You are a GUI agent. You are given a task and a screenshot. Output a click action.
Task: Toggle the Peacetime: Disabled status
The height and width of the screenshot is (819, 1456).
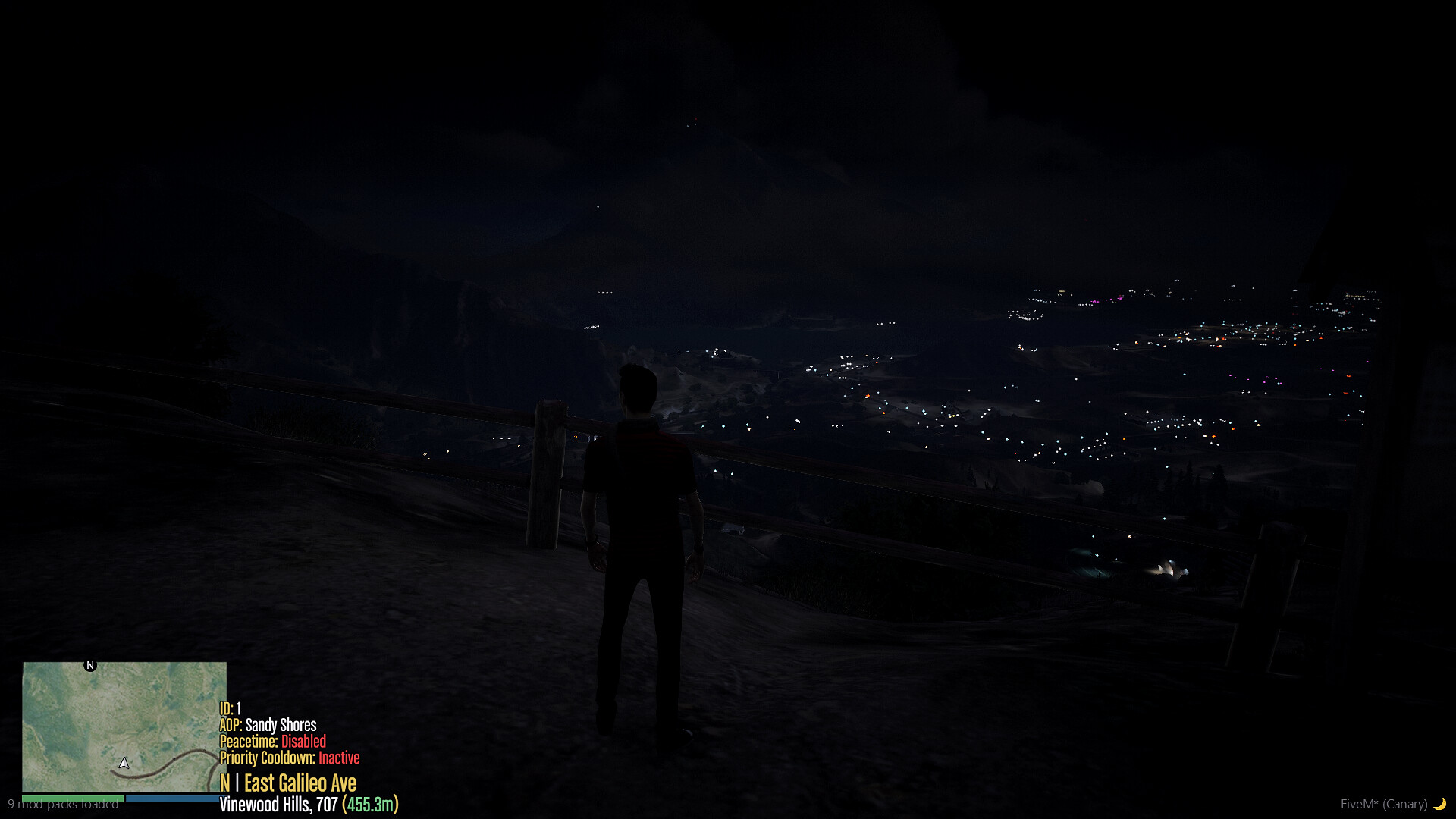(x=271, y=742)
